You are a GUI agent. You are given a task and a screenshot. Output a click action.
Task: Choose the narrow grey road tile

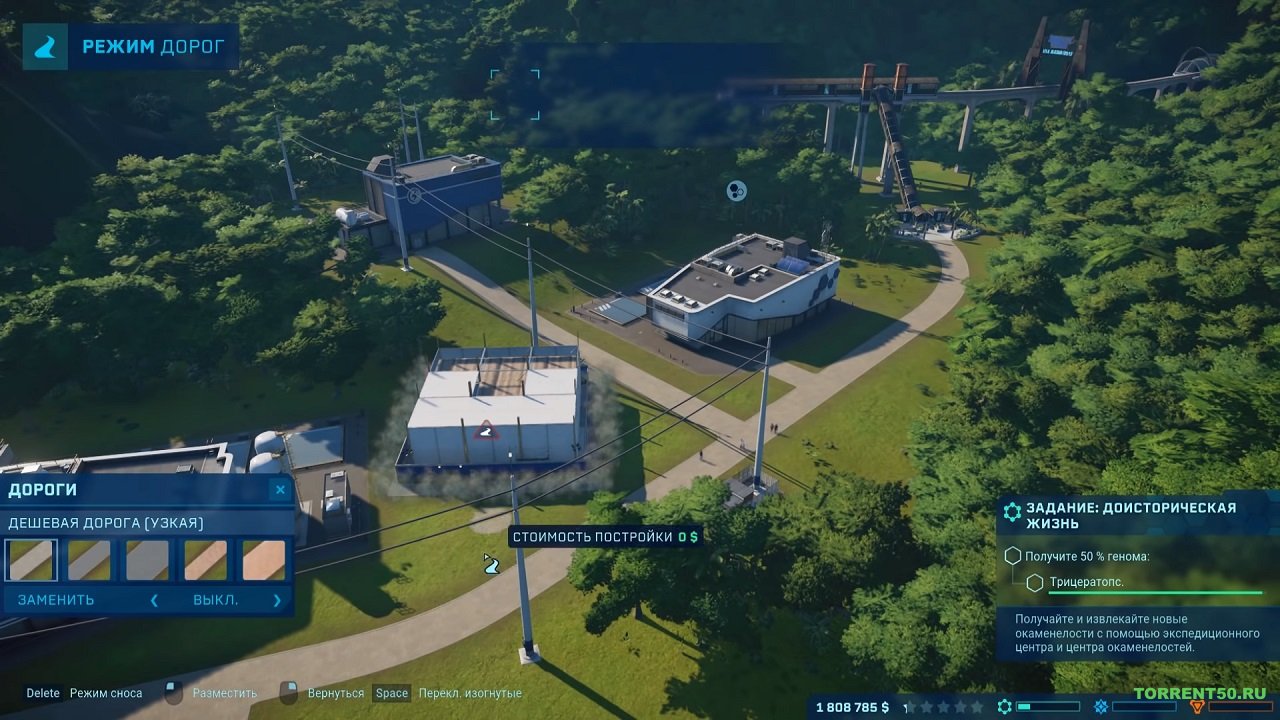89,560
